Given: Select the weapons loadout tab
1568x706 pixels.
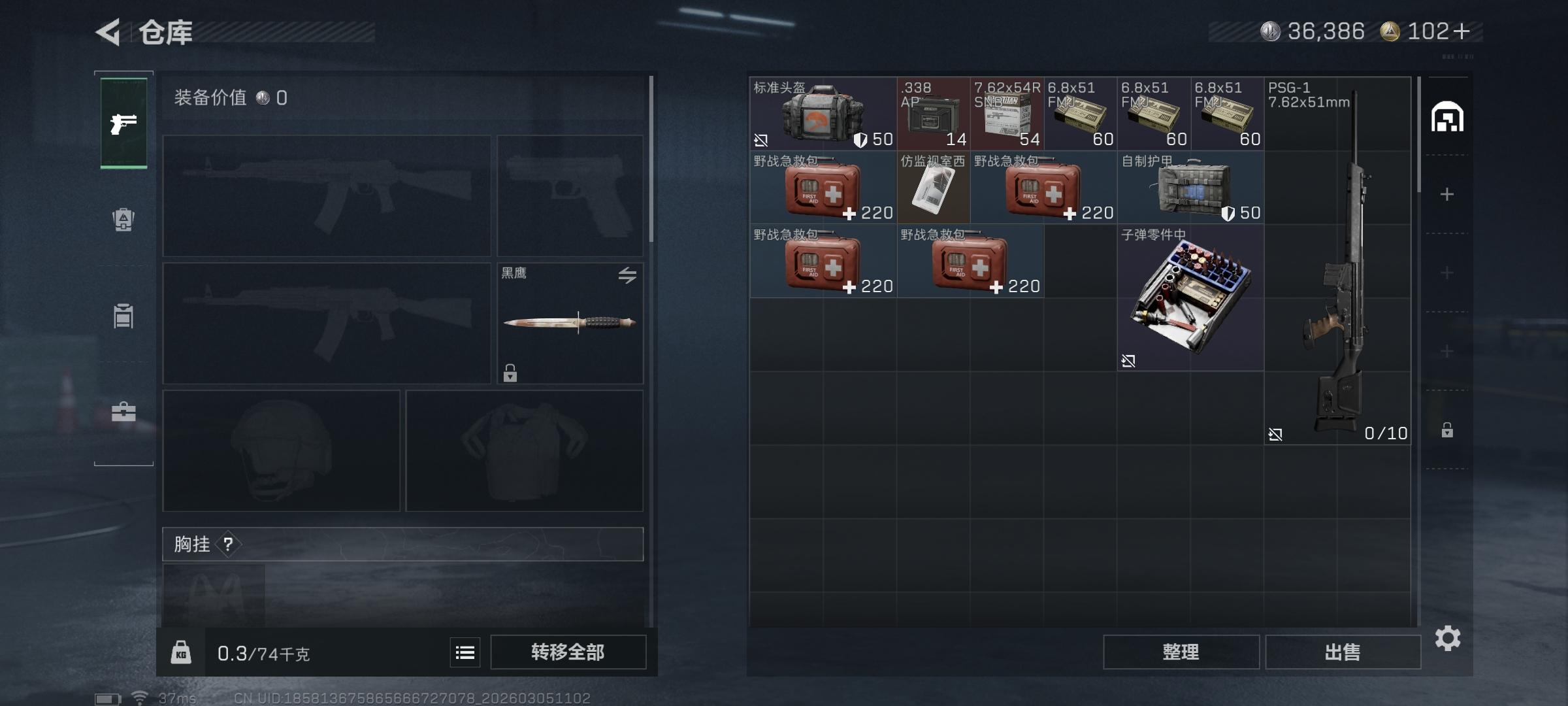Looking at the screenshot, I should [123, 123].
